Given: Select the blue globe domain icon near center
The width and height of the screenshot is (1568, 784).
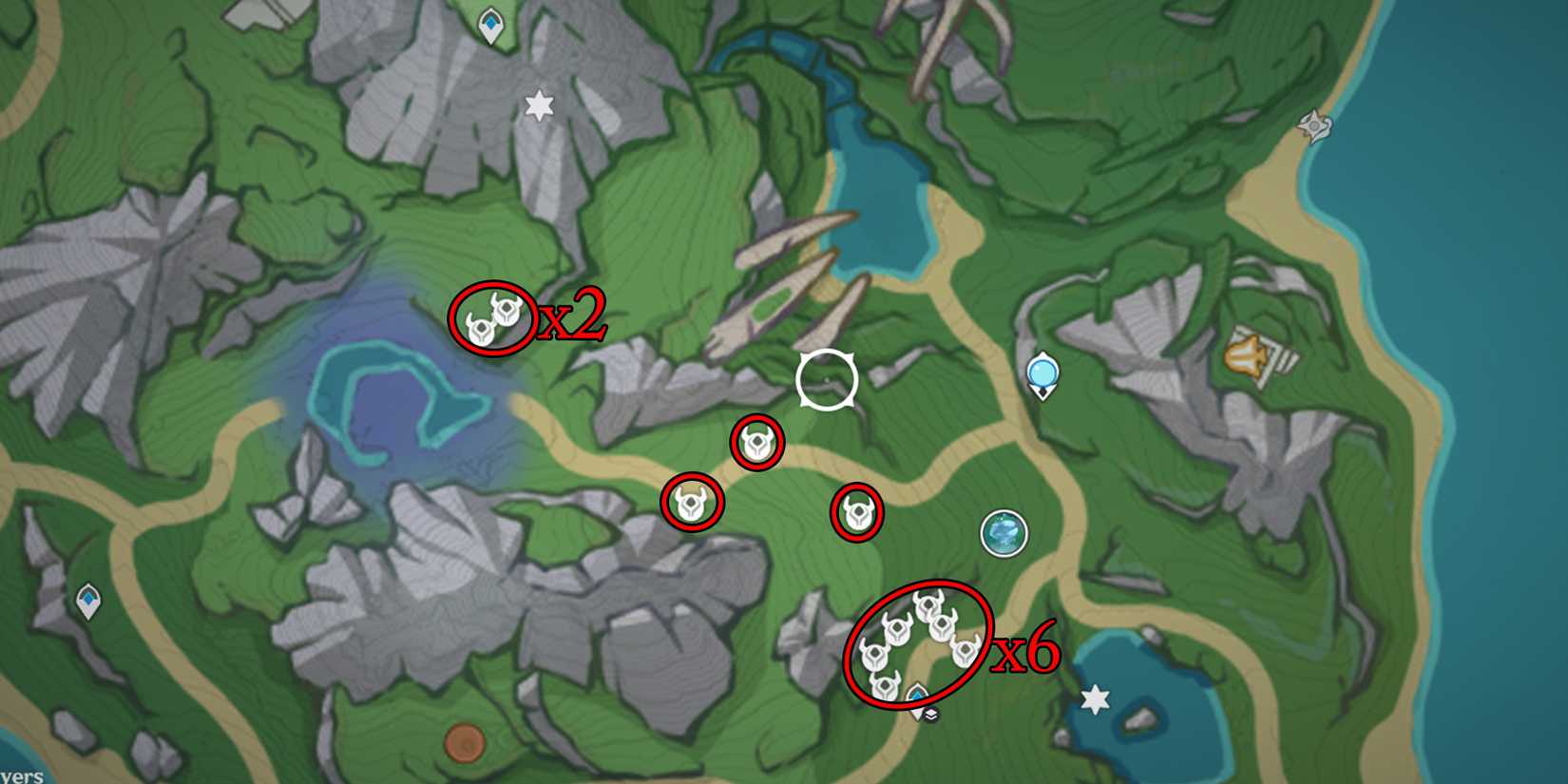Looking at the screenshot, I should (1005, 533).
